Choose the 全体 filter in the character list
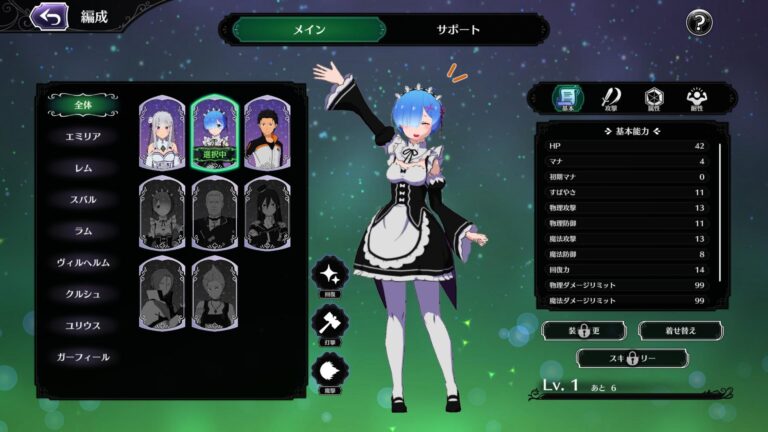 coord(84,104)
